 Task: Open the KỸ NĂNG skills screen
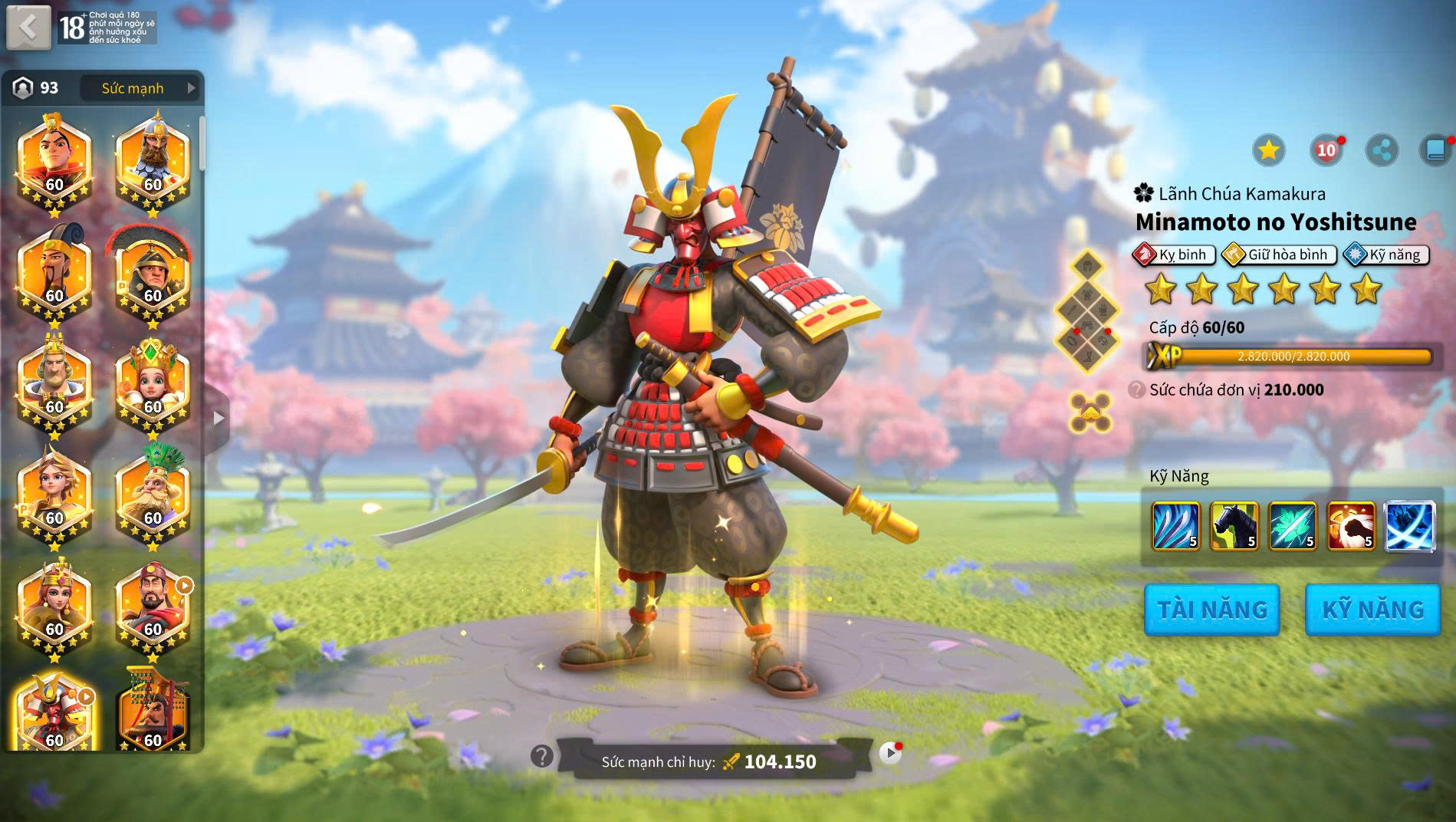point(1372,610)
